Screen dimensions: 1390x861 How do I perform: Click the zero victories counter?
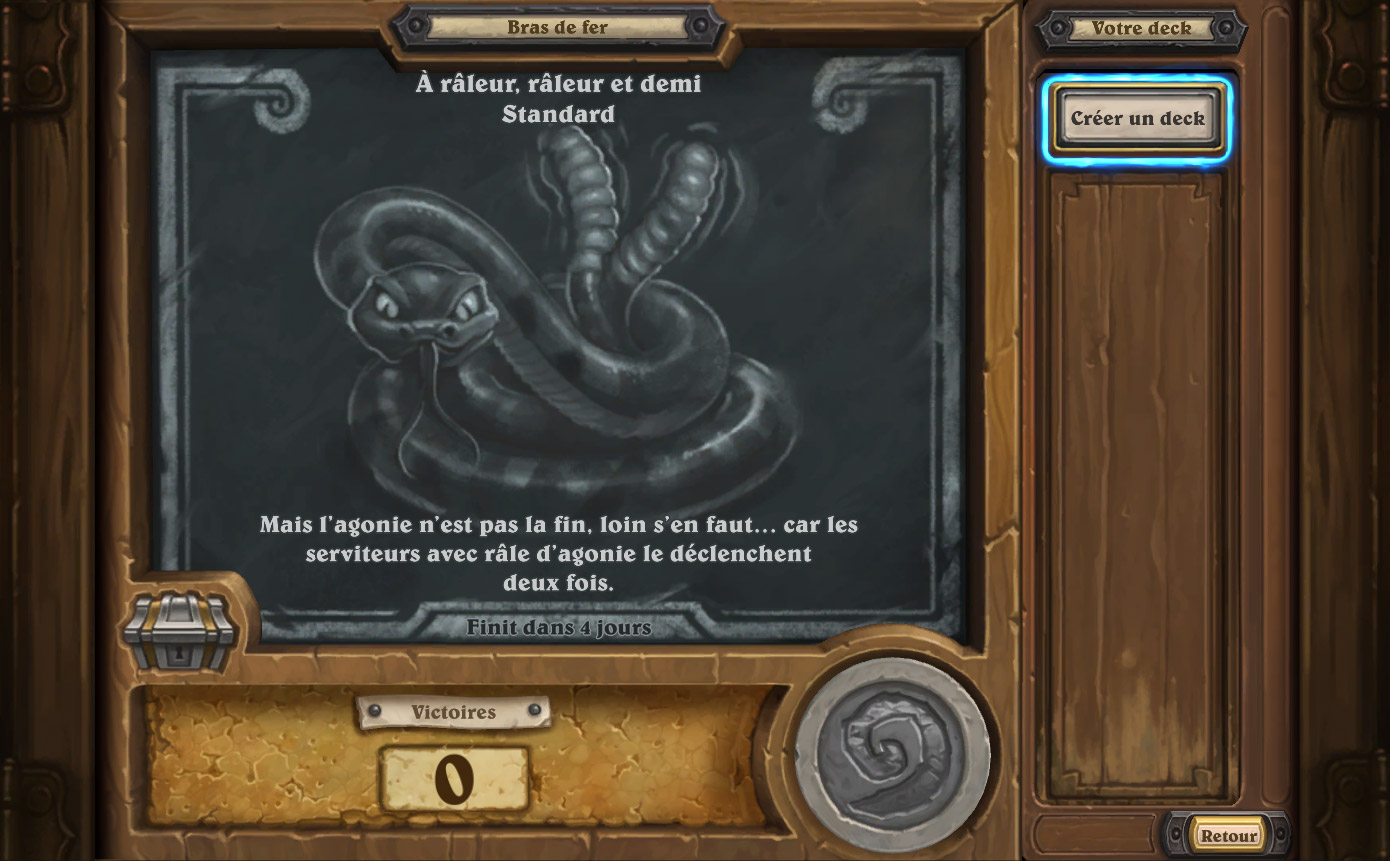(453, 779)
